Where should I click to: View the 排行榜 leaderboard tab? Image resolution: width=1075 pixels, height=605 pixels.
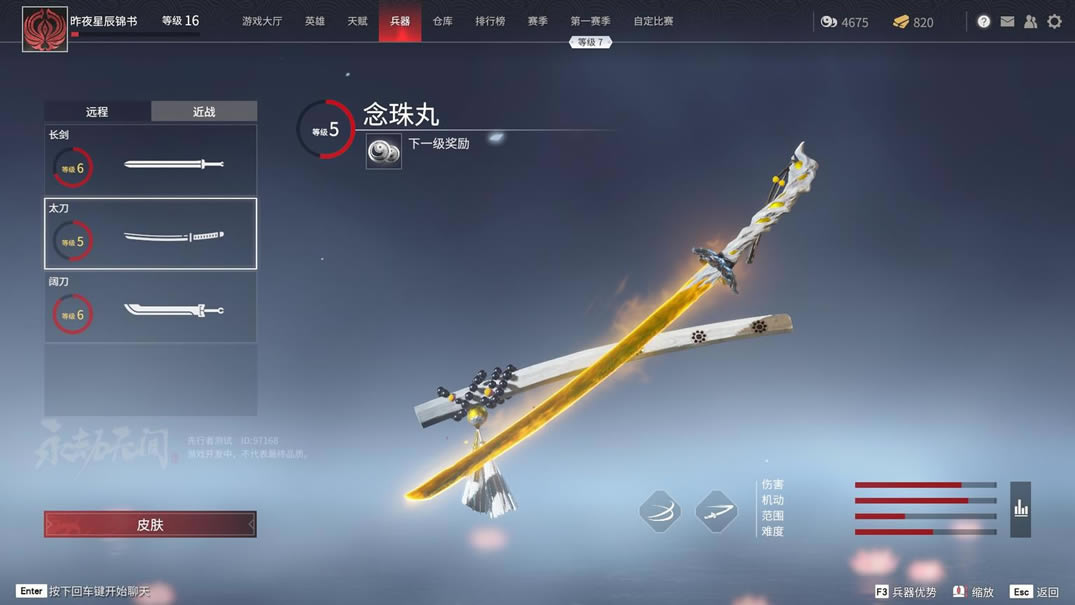coord(490,21)
